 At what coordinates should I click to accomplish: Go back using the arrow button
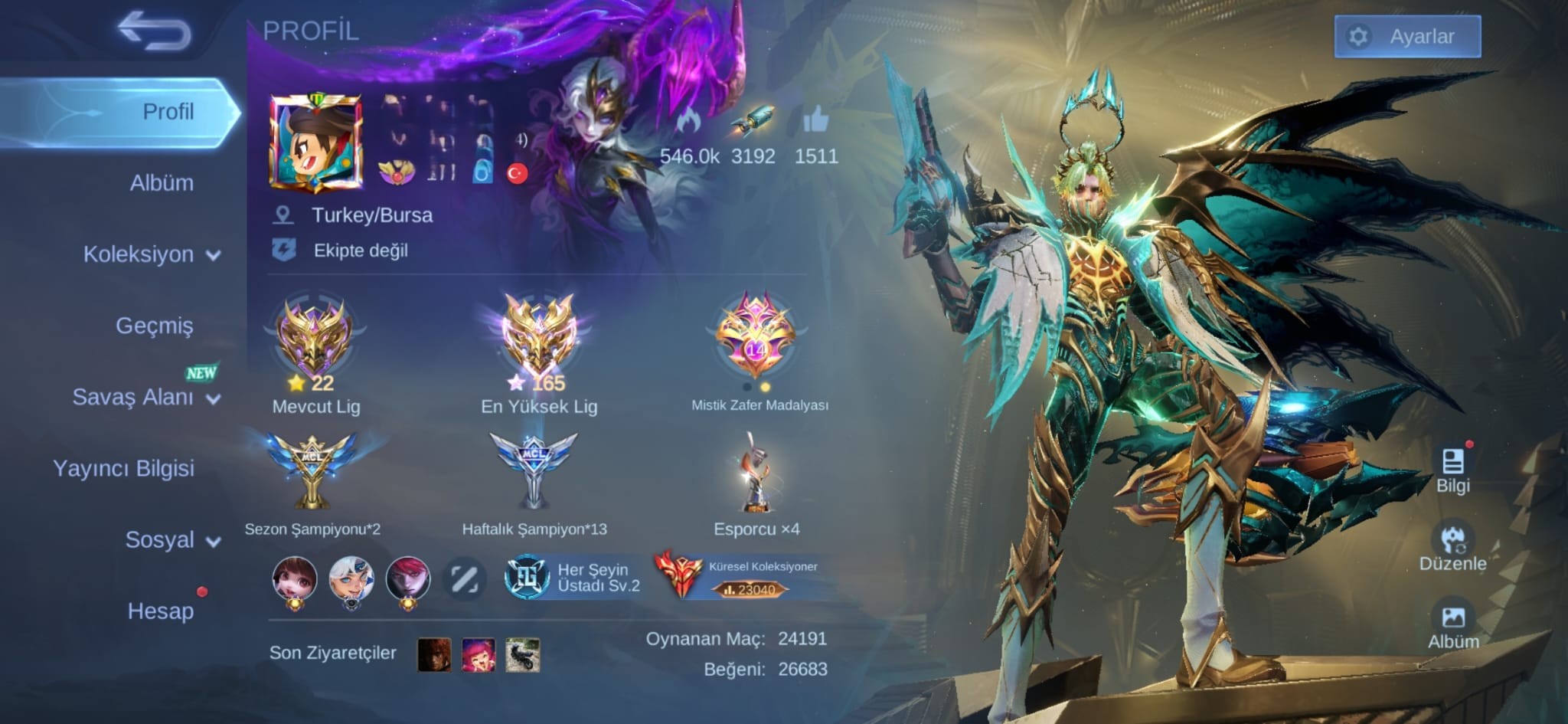(154, 31)
